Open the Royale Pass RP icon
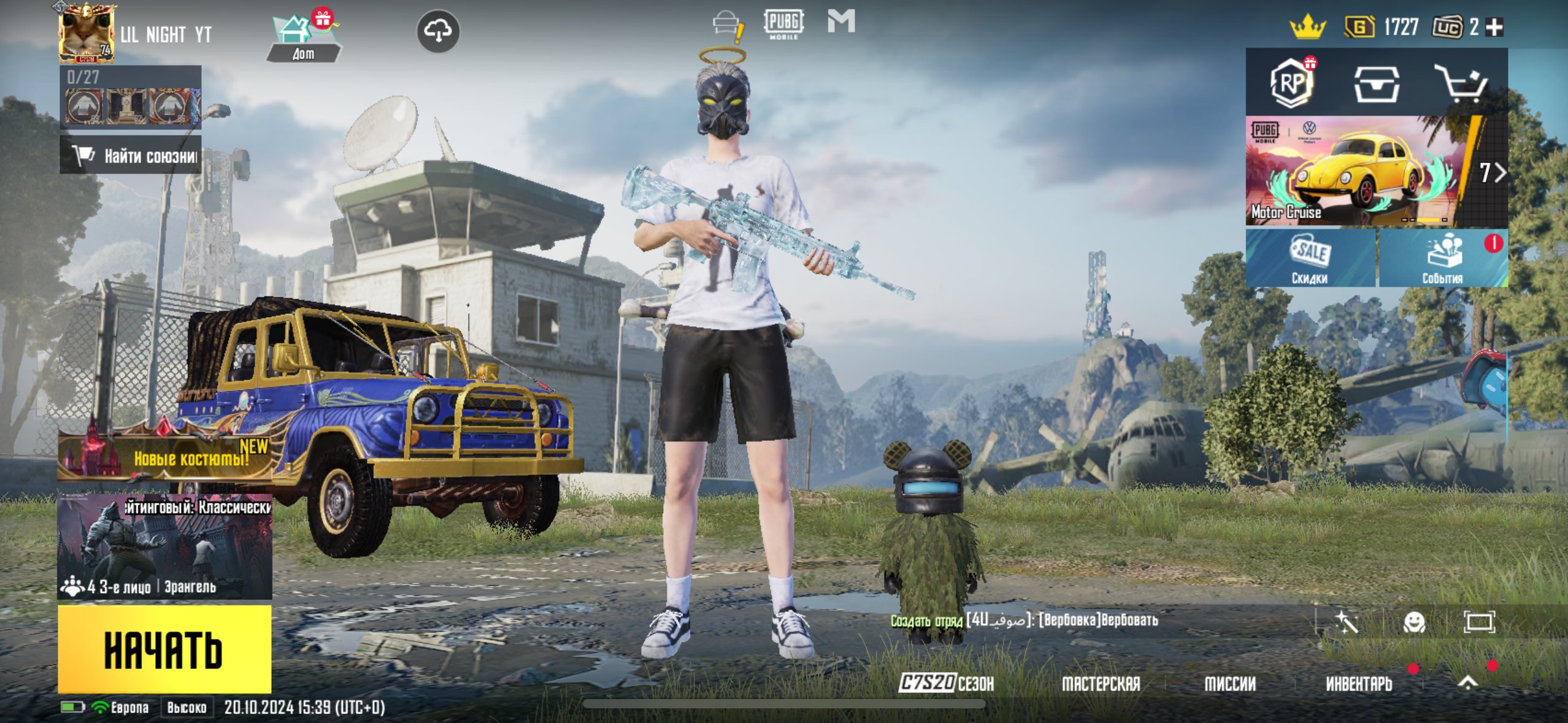This screenshot has height=723, width=1568. 1291,83
